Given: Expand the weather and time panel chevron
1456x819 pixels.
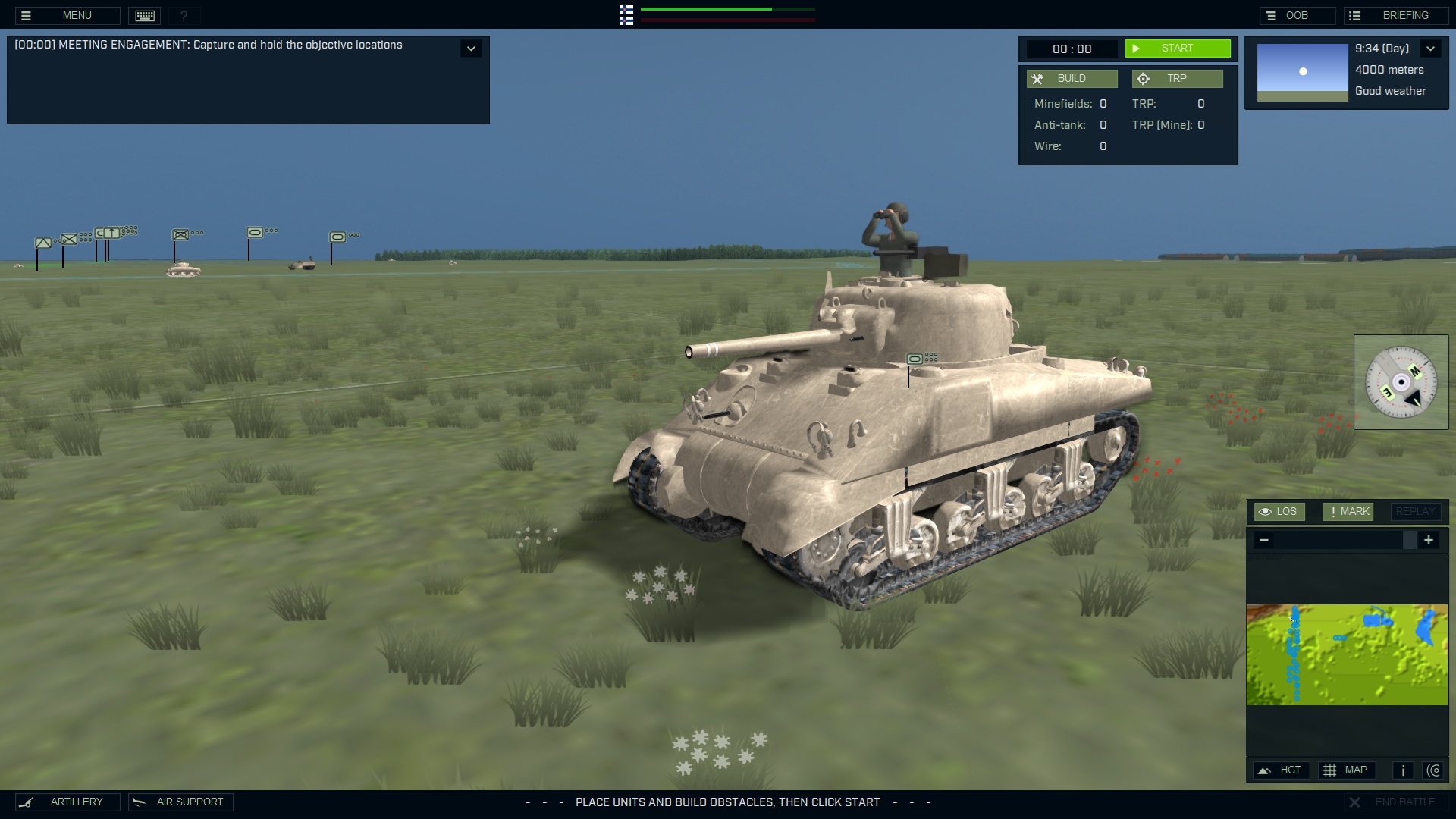Looking at the screenshot, I should [x=1431, y=48].
